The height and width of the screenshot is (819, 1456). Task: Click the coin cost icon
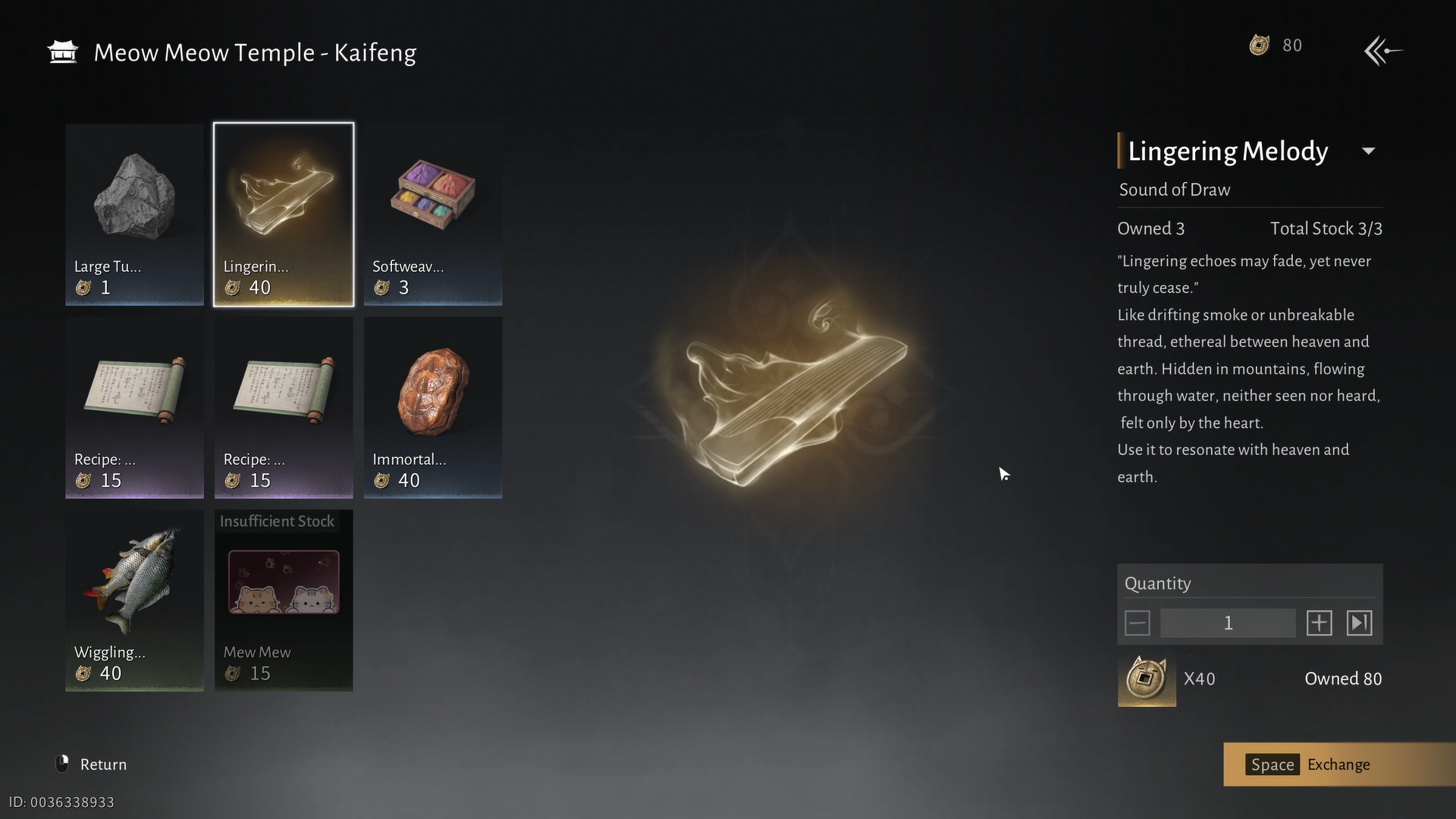pos(1147,679)
